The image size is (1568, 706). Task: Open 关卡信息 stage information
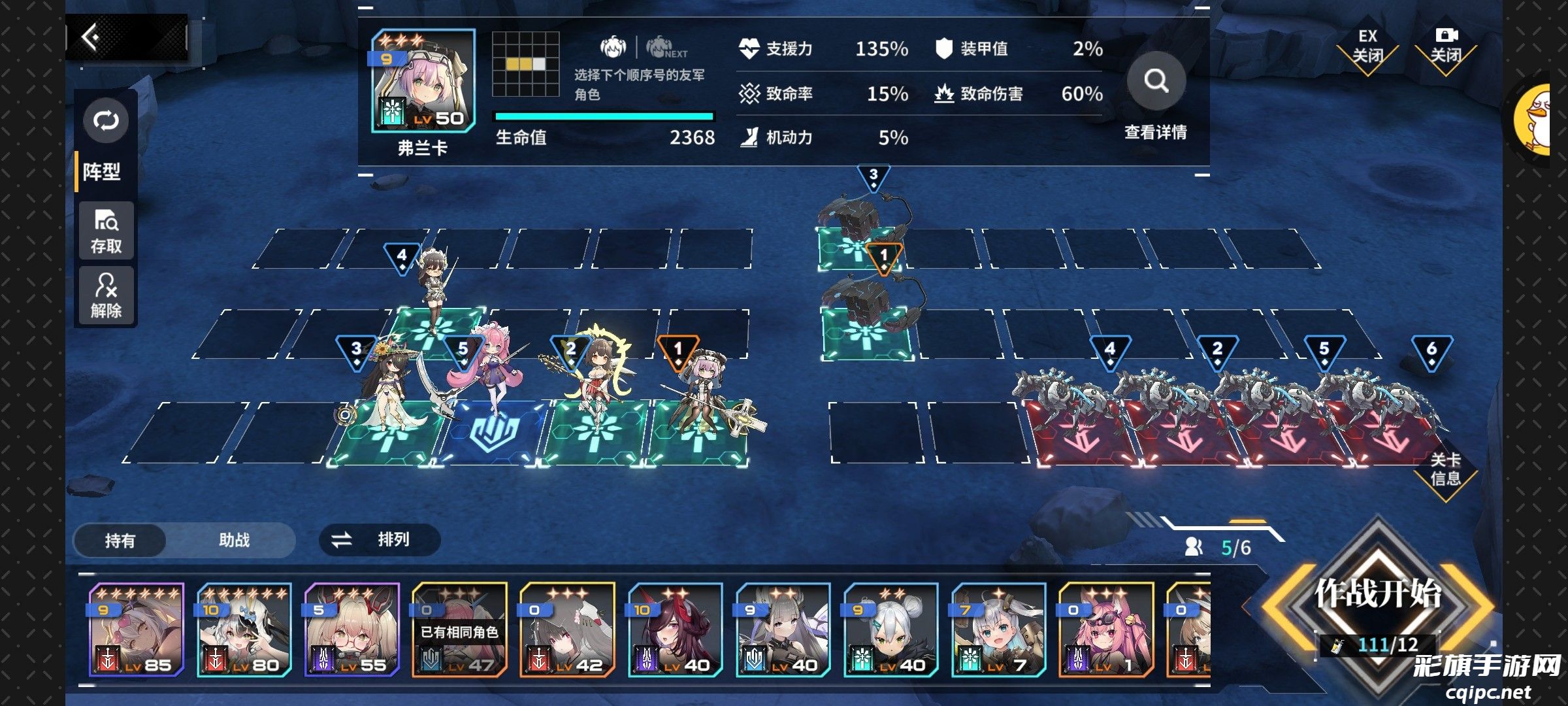1445,469
